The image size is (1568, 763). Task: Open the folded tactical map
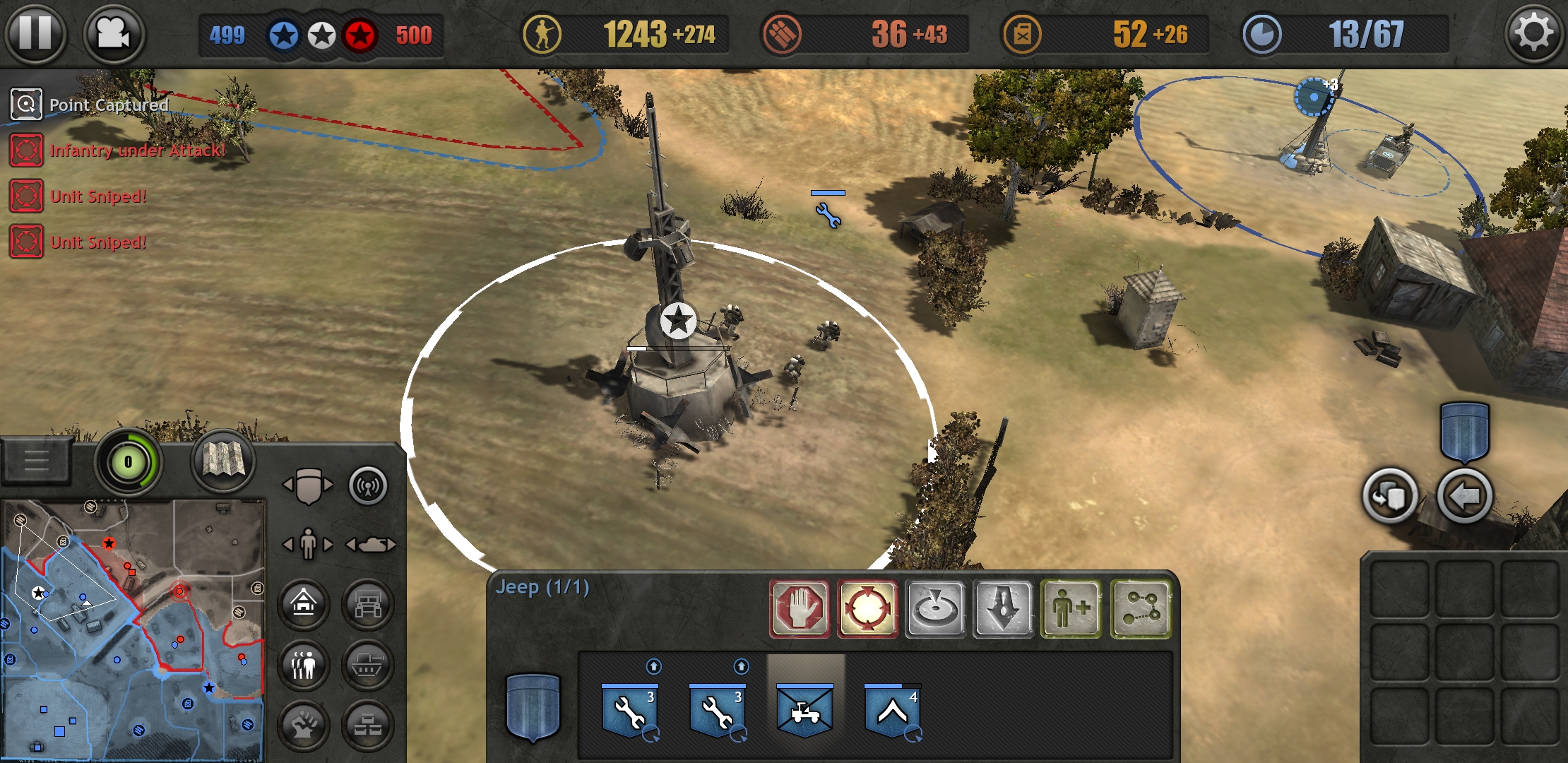pos(223,461)
